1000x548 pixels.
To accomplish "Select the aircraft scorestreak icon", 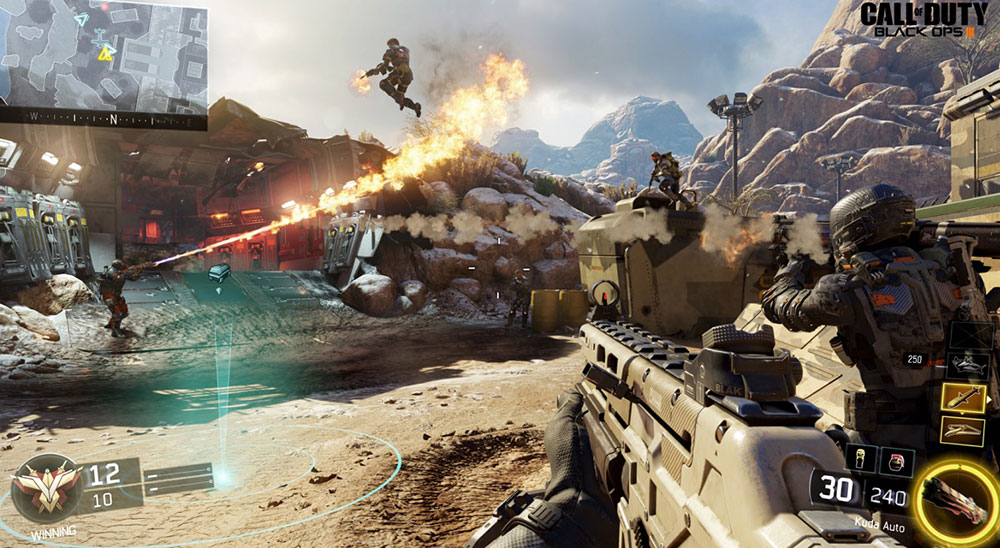I will click(968, 365).
